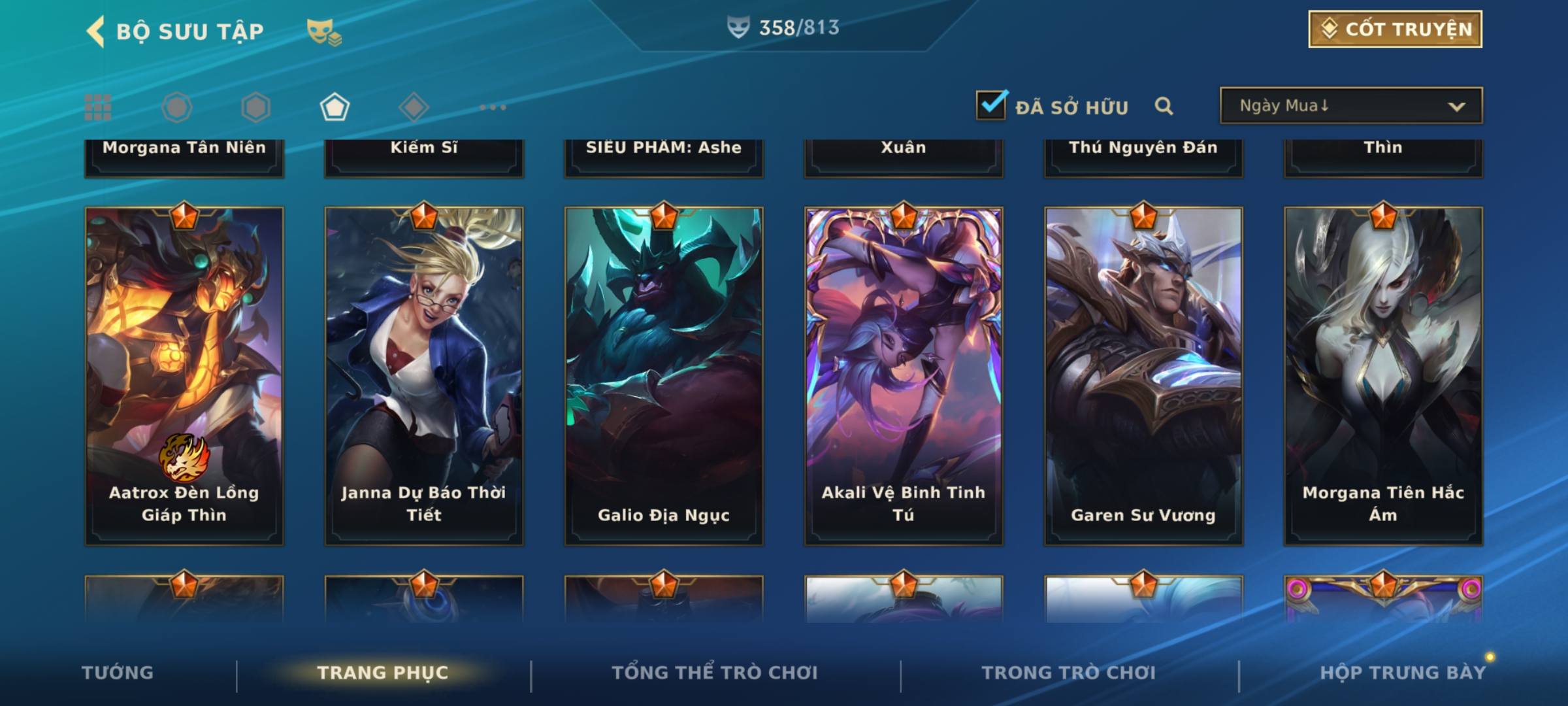Switch to Tổng Thể Trò Chơi tab

click(x=715, y=673)
